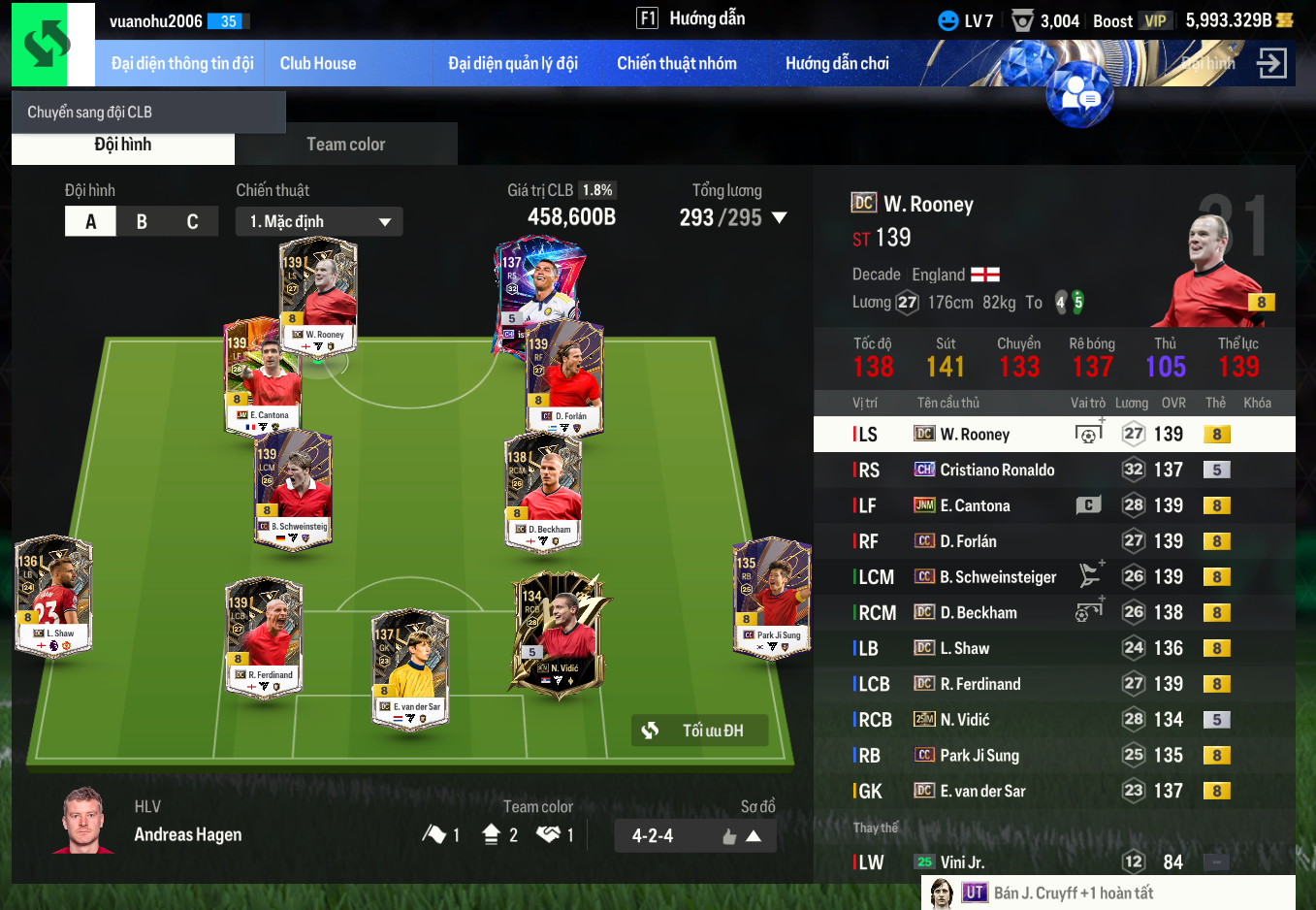This screenshot has width=1316, height=910.
Task: Open the Club House menu
Action: (x=318, y=64)
